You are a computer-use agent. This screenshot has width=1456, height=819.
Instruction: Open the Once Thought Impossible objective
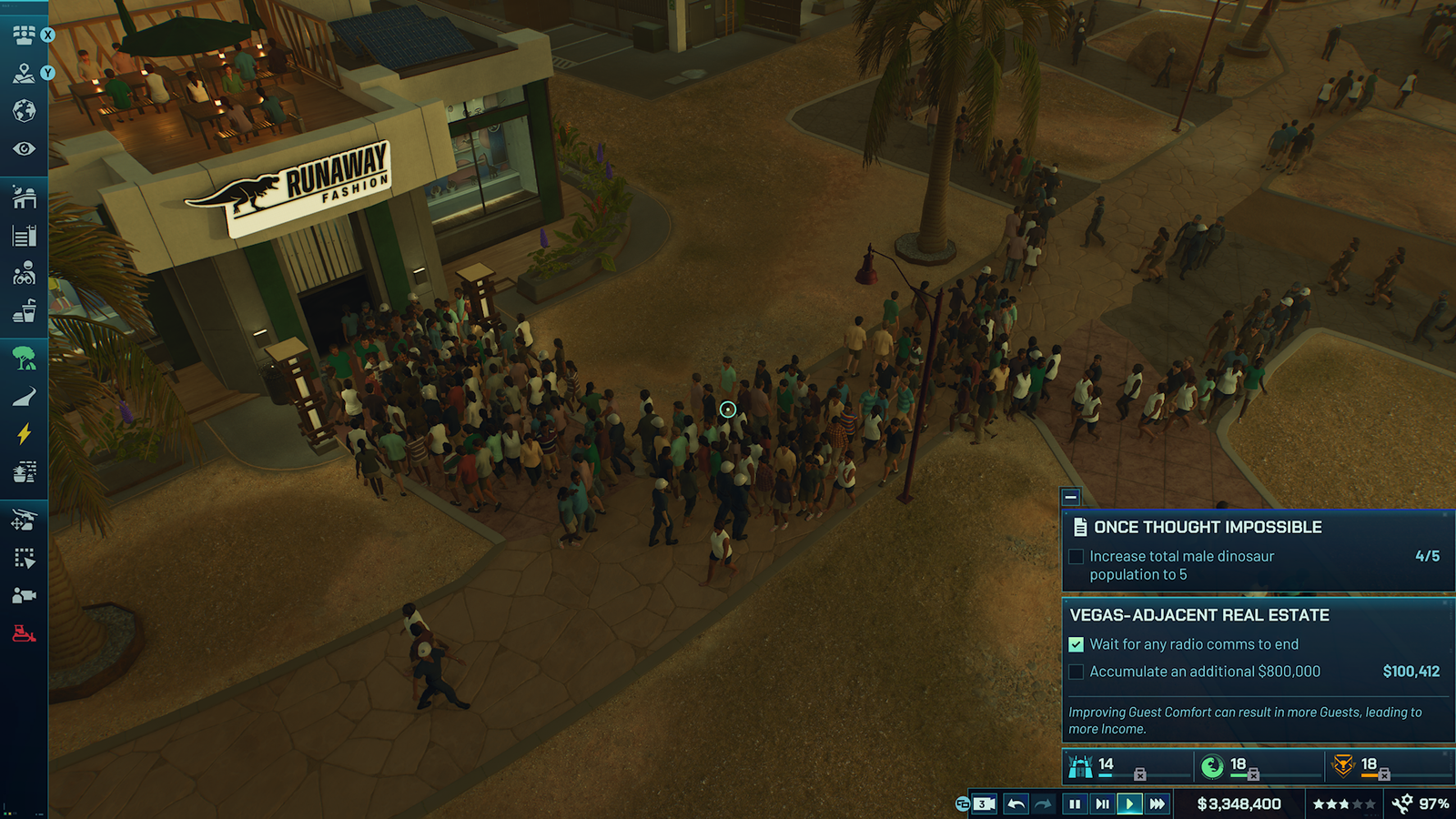(x=1208, y=528)
